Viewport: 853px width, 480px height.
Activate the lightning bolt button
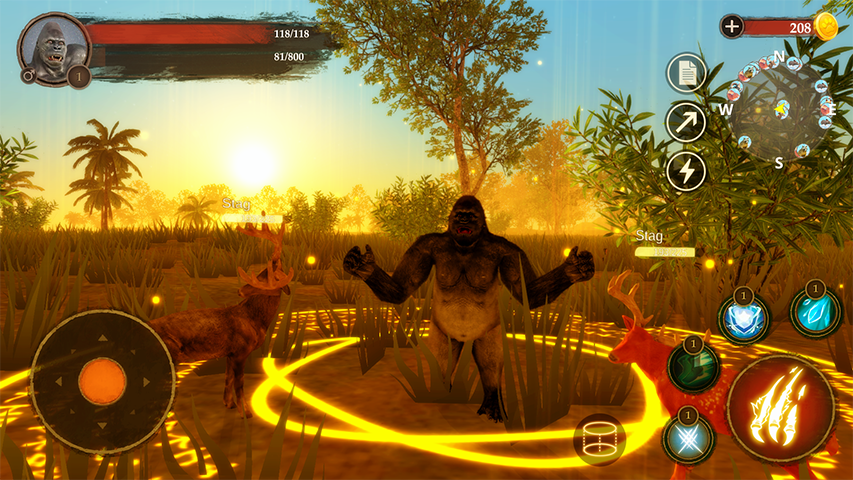pos(686,171)
